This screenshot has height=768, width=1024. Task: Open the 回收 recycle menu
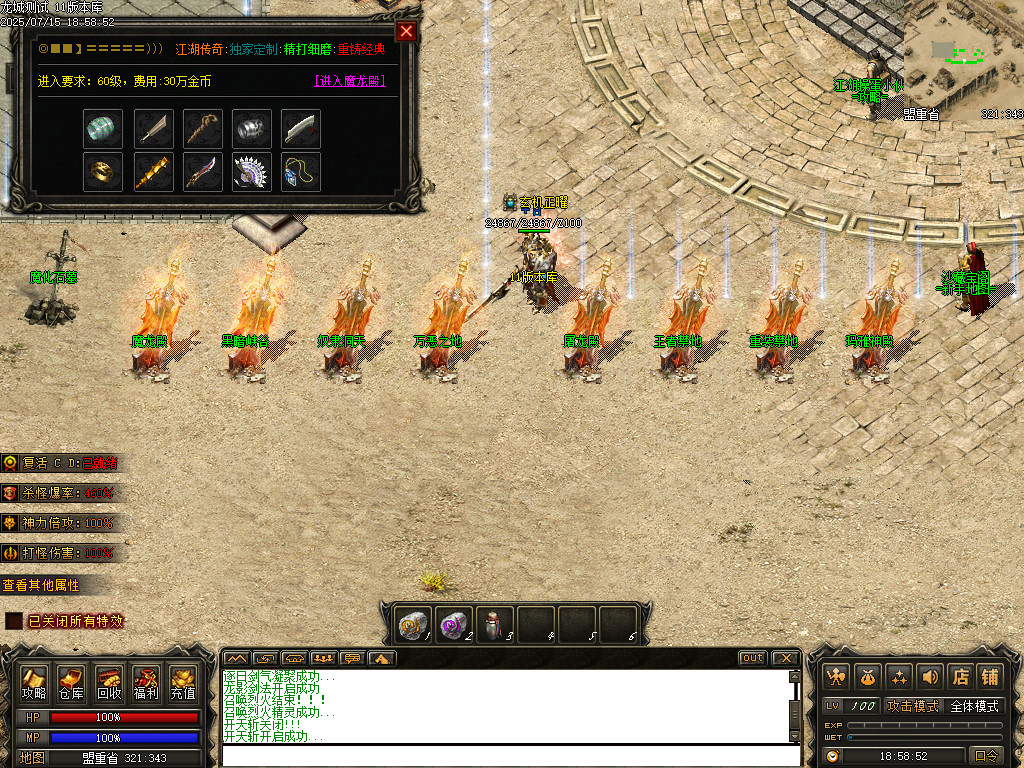coord(109,682)
